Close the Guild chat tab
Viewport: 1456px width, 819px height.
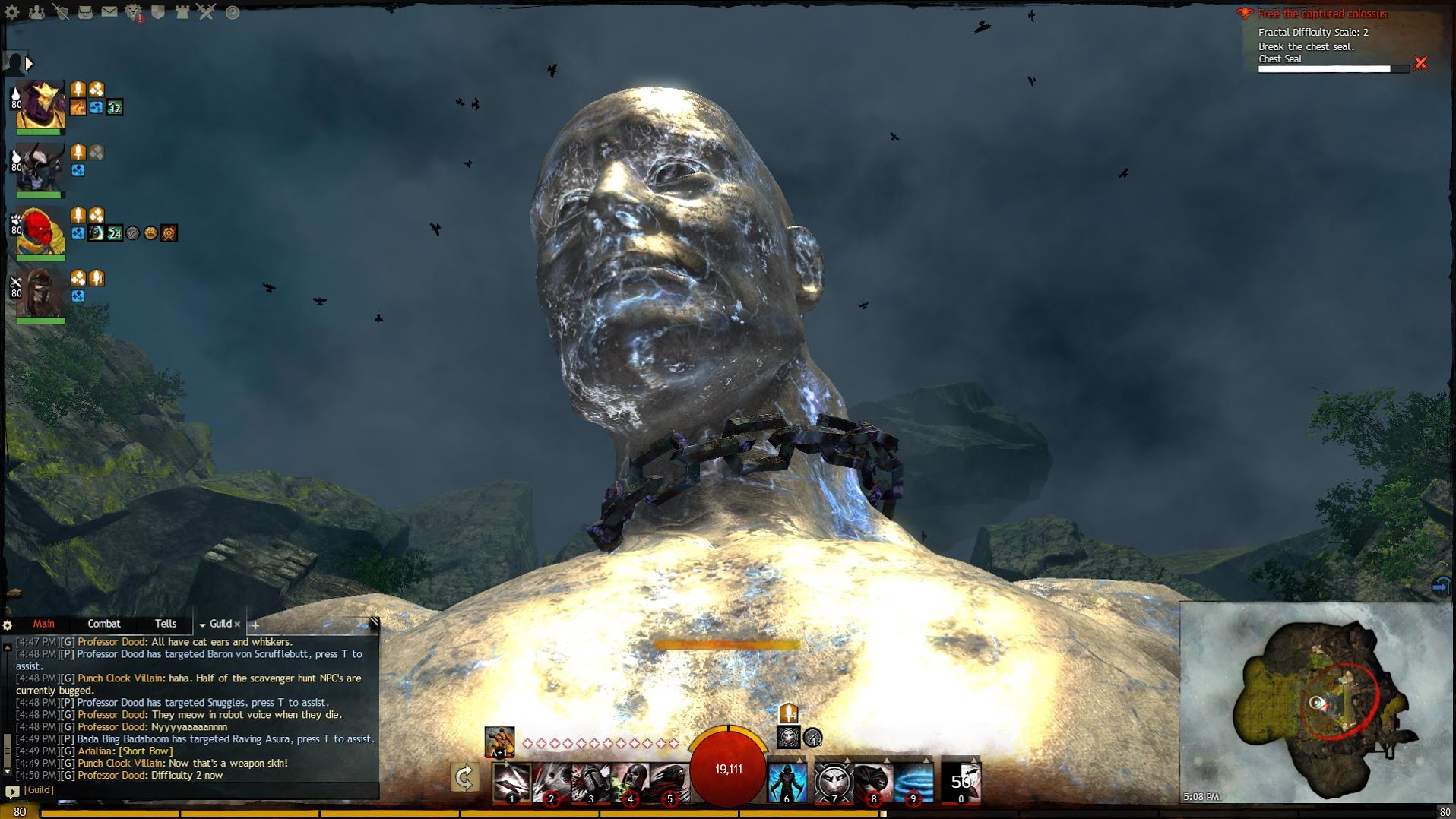coord(237,625)
